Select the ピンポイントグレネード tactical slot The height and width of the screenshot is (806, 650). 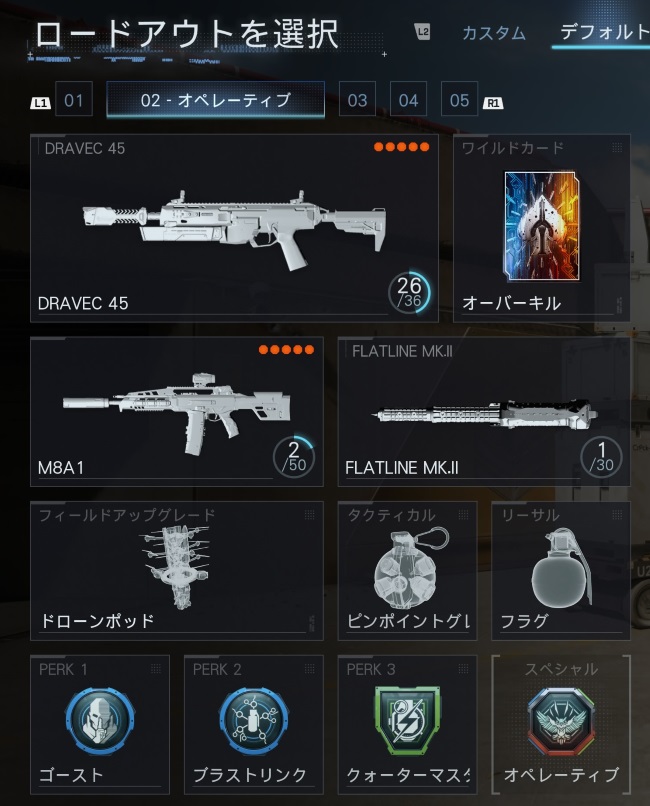[407, 570]
